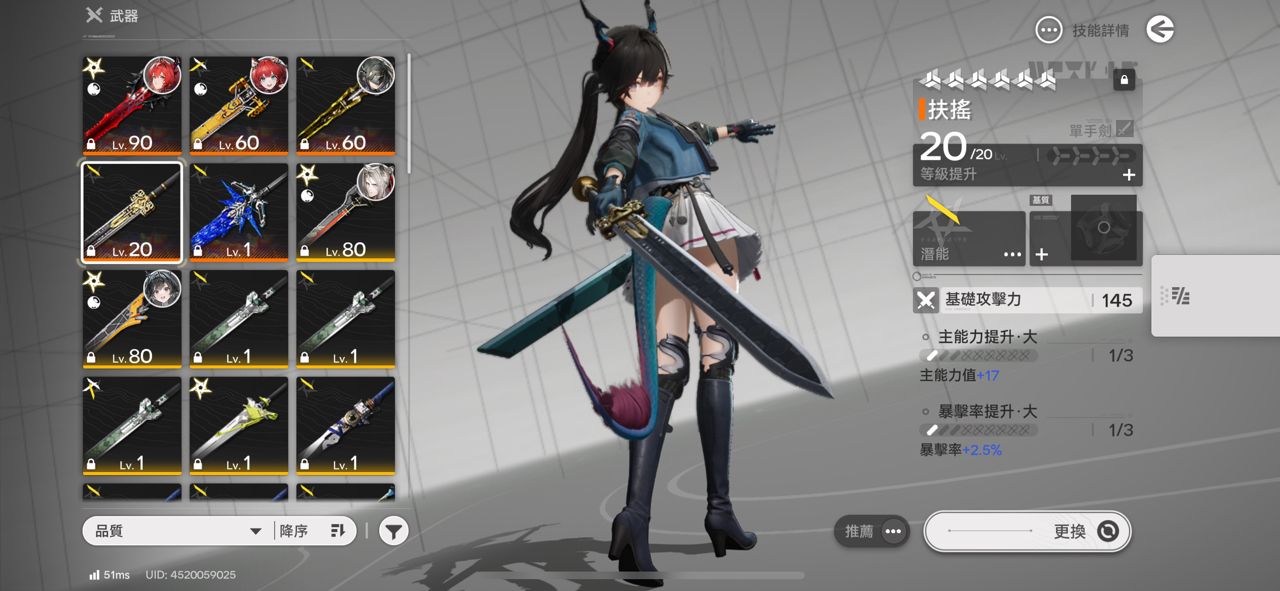Open 潛能 potential details
1280x591 pixels.
point(968,239)
